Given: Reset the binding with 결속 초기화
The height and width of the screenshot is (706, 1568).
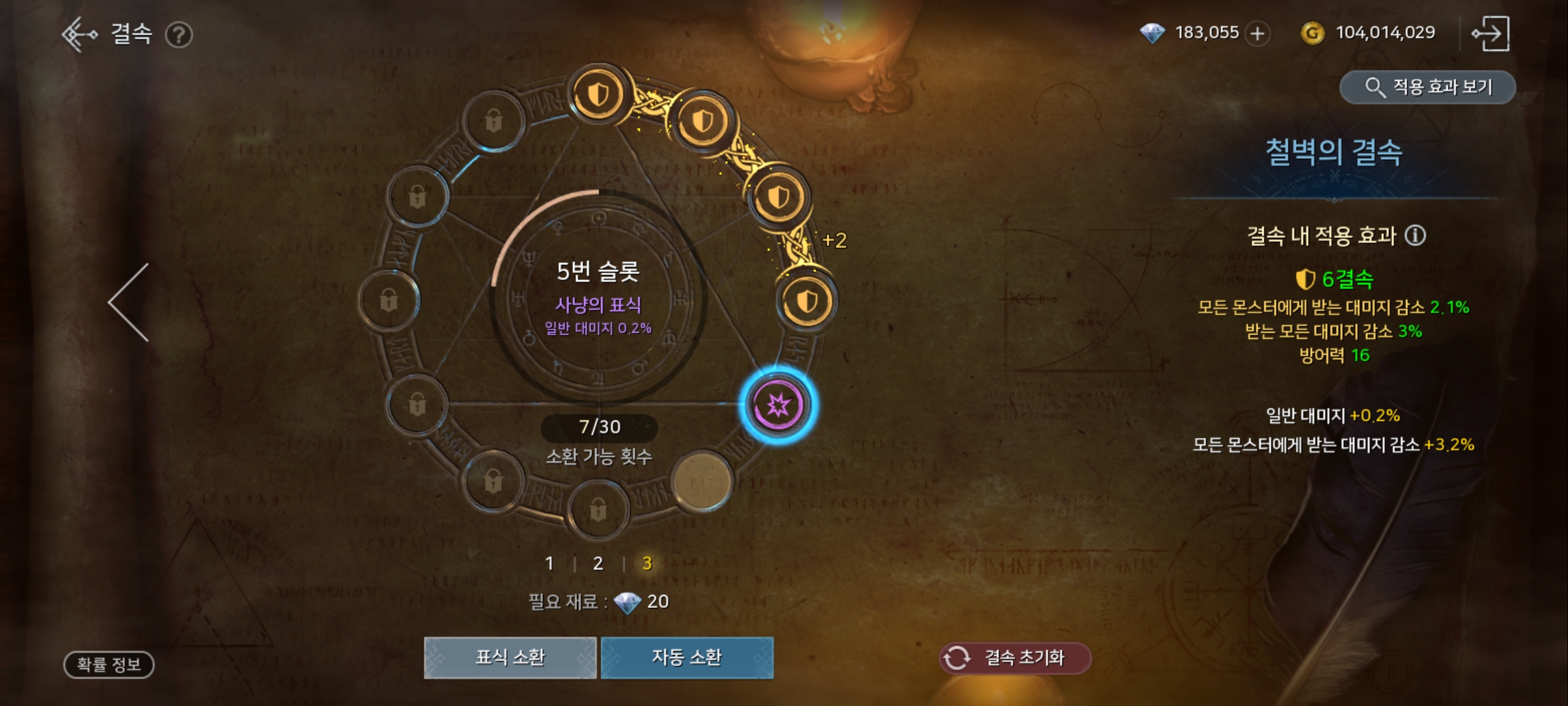Looking at the screenshot, I should (1015, 657).
